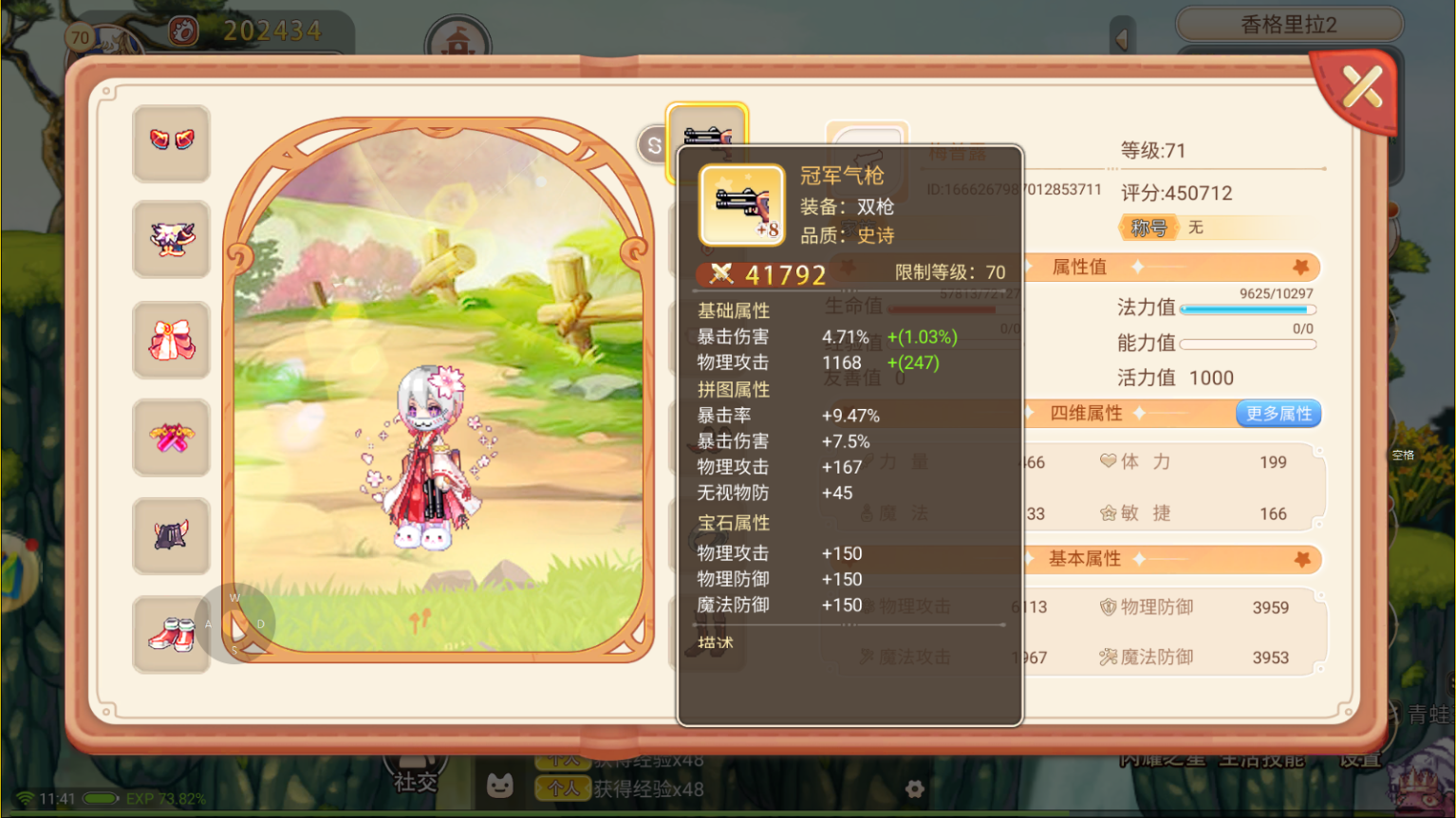This screenshot has height=818, width=1456.
Task: Select the pink wand accessory slot
Action: point(172,437)
